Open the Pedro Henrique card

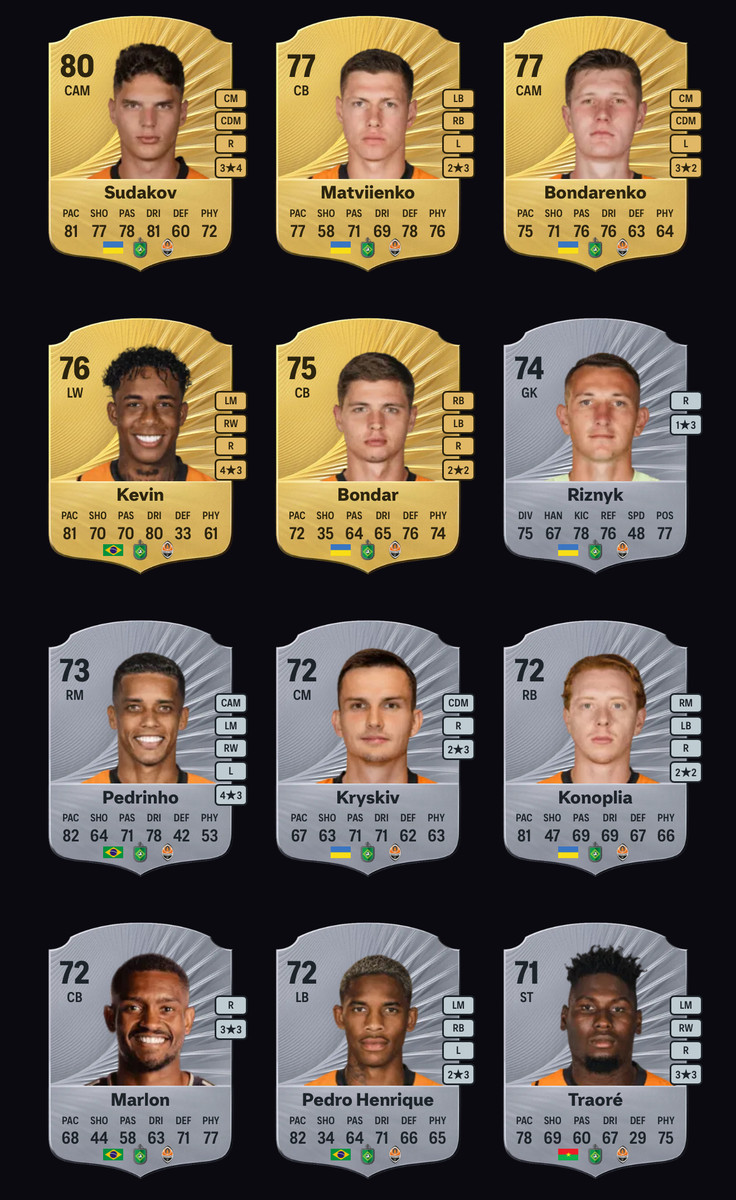pos(367,1051)
